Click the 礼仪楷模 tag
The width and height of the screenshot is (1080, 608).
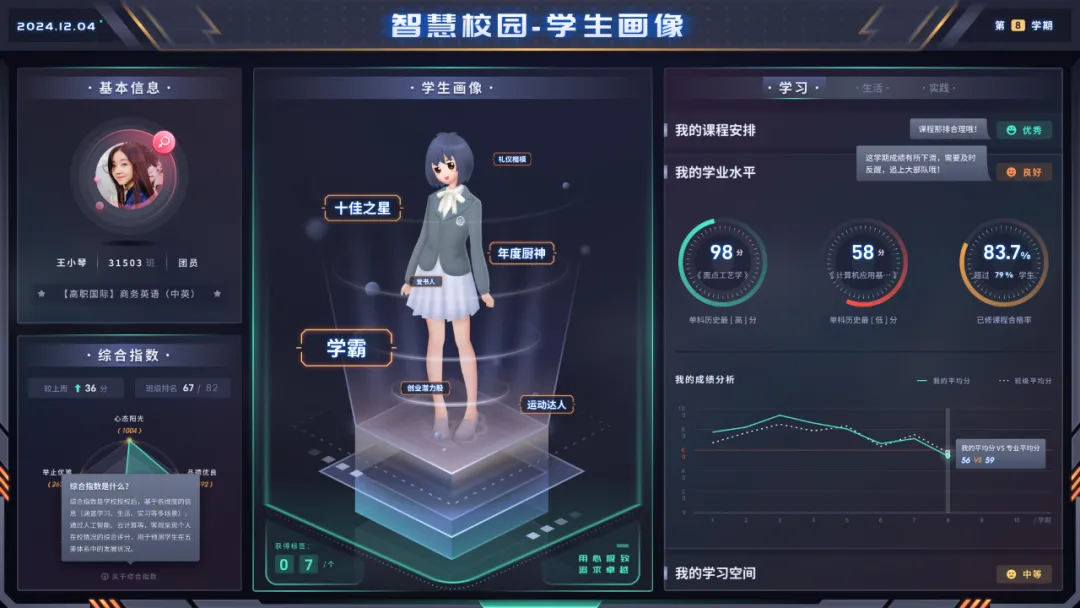(512, 159)
